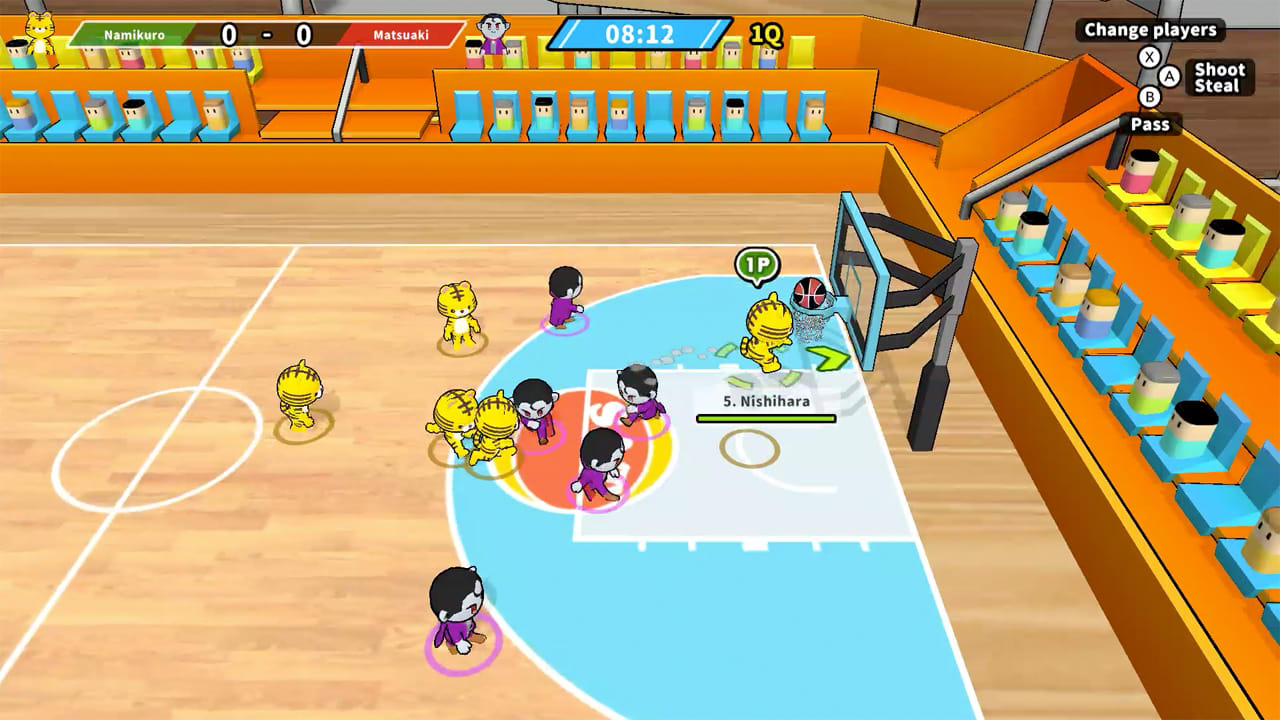
Task: Click the X button prompt icon
Action: point(1149,57)
